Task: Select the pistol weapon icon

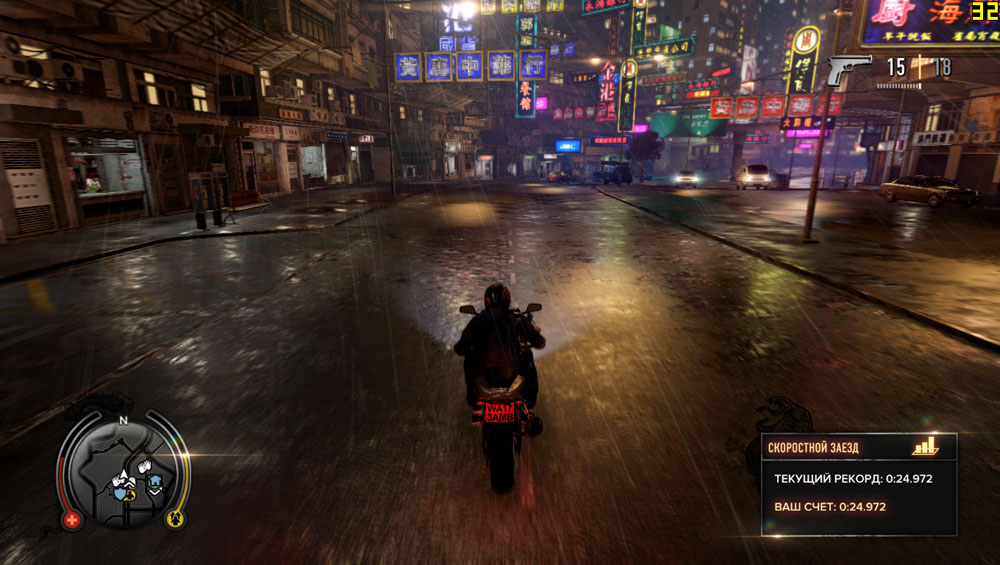Action: (x=848, y=68)
